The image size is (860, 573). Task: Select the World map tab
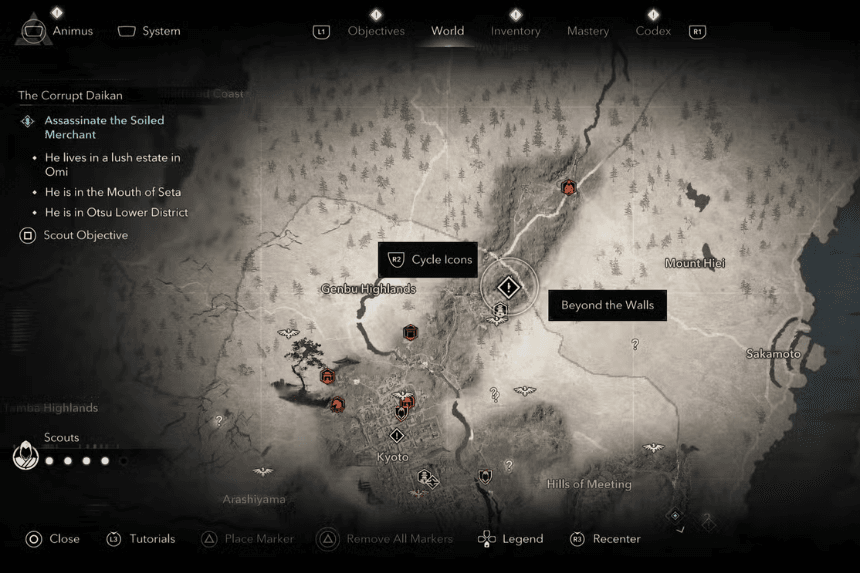click(x=447, y=31)
